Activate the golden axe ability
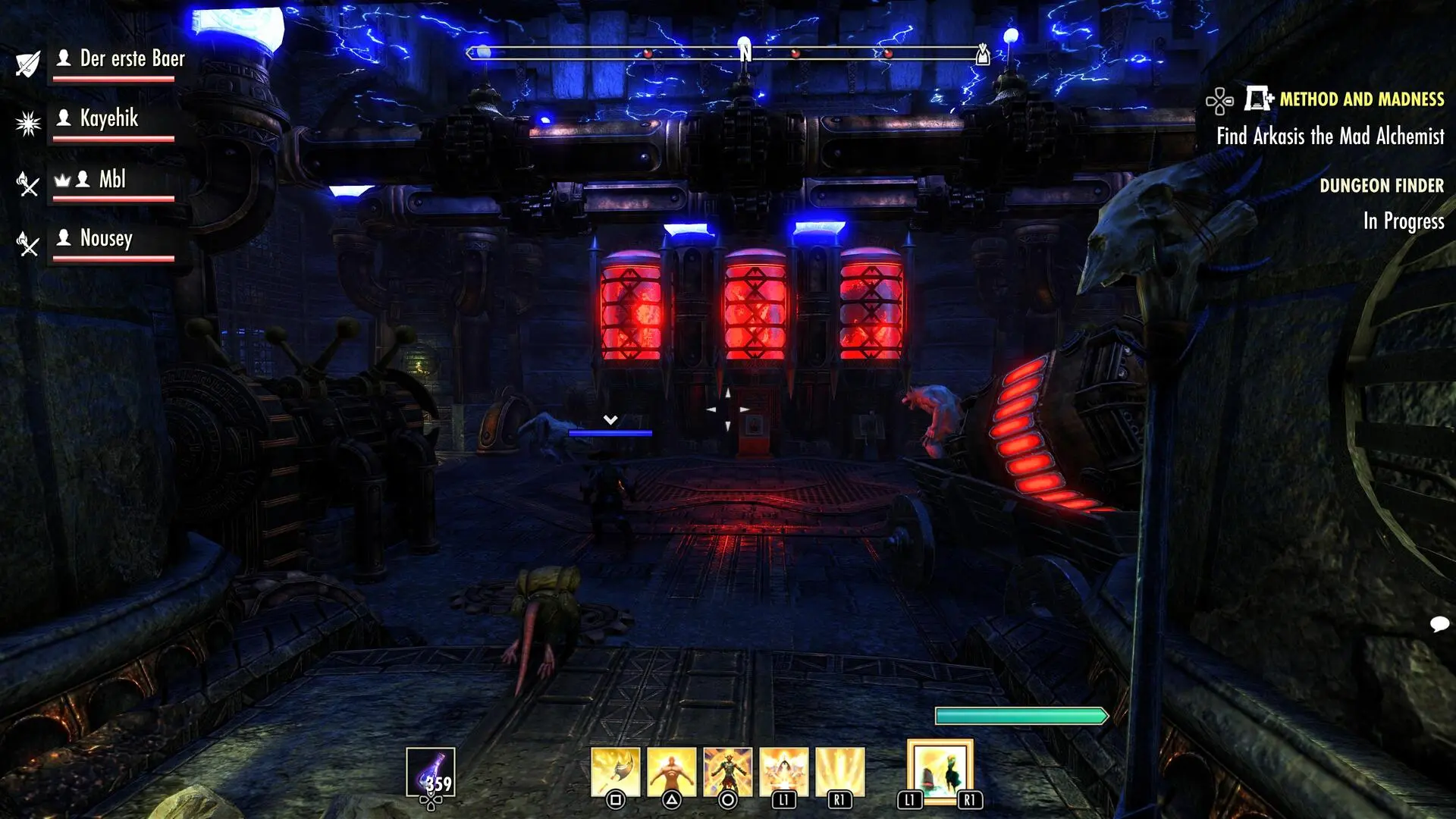The height and width of the screenshot is (819, 1456). (615, 772)
